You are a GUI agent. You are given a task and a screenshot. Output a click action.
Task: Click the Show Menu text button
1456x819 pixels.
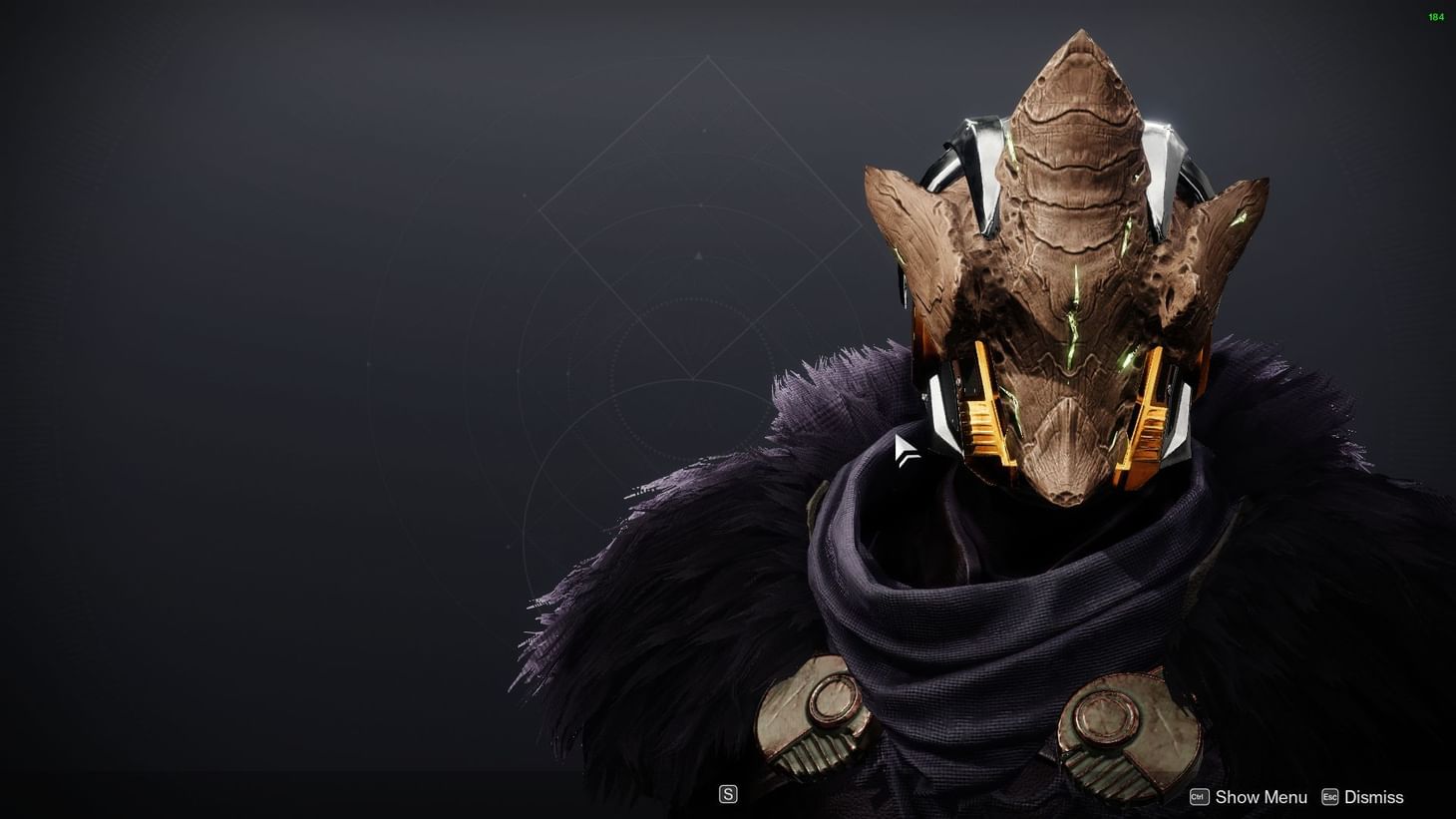click(x=1261, y=796)
